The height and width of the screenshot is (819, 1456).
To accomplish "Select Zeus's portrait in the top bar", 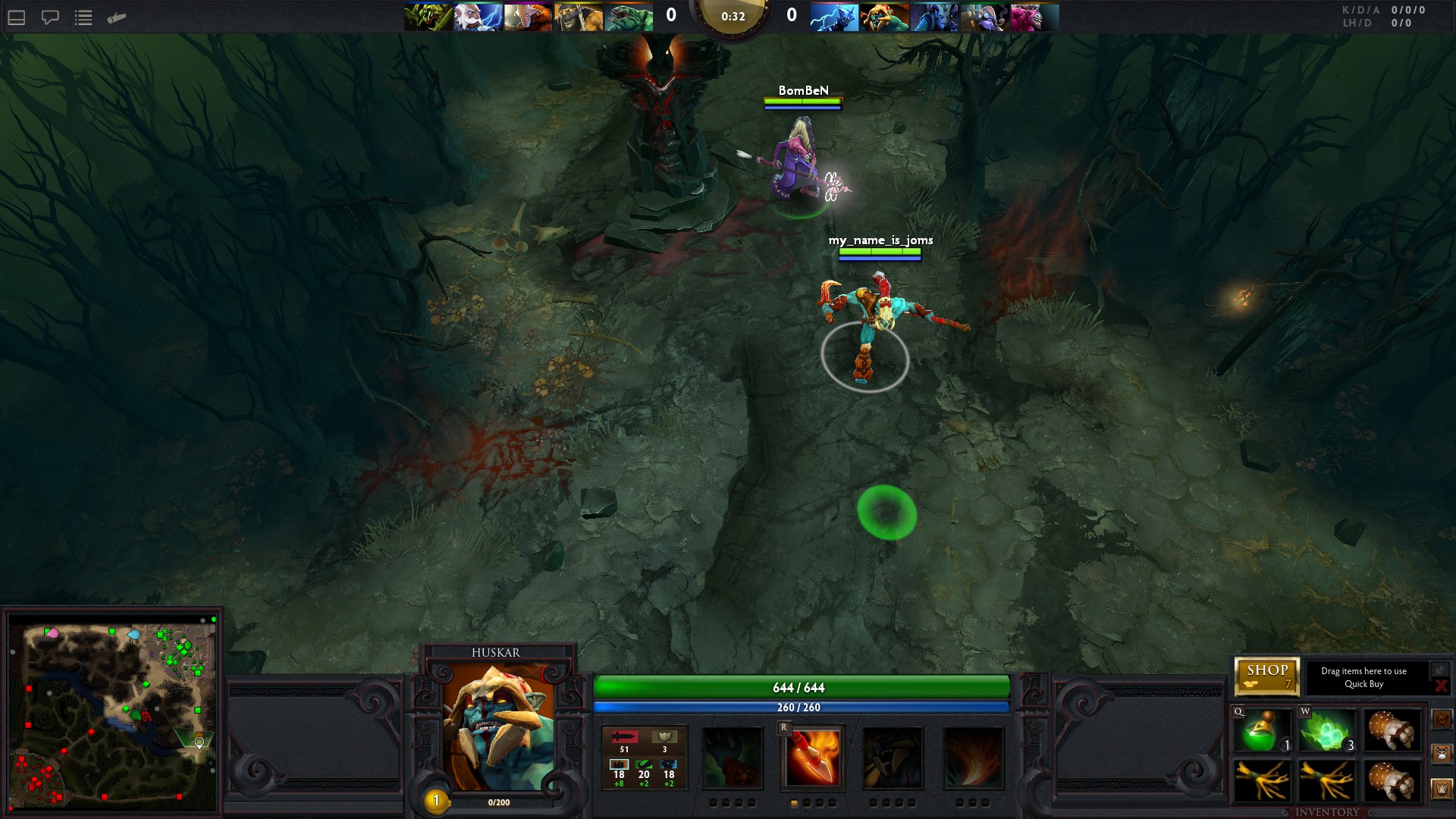I will (x=478, y=17).
